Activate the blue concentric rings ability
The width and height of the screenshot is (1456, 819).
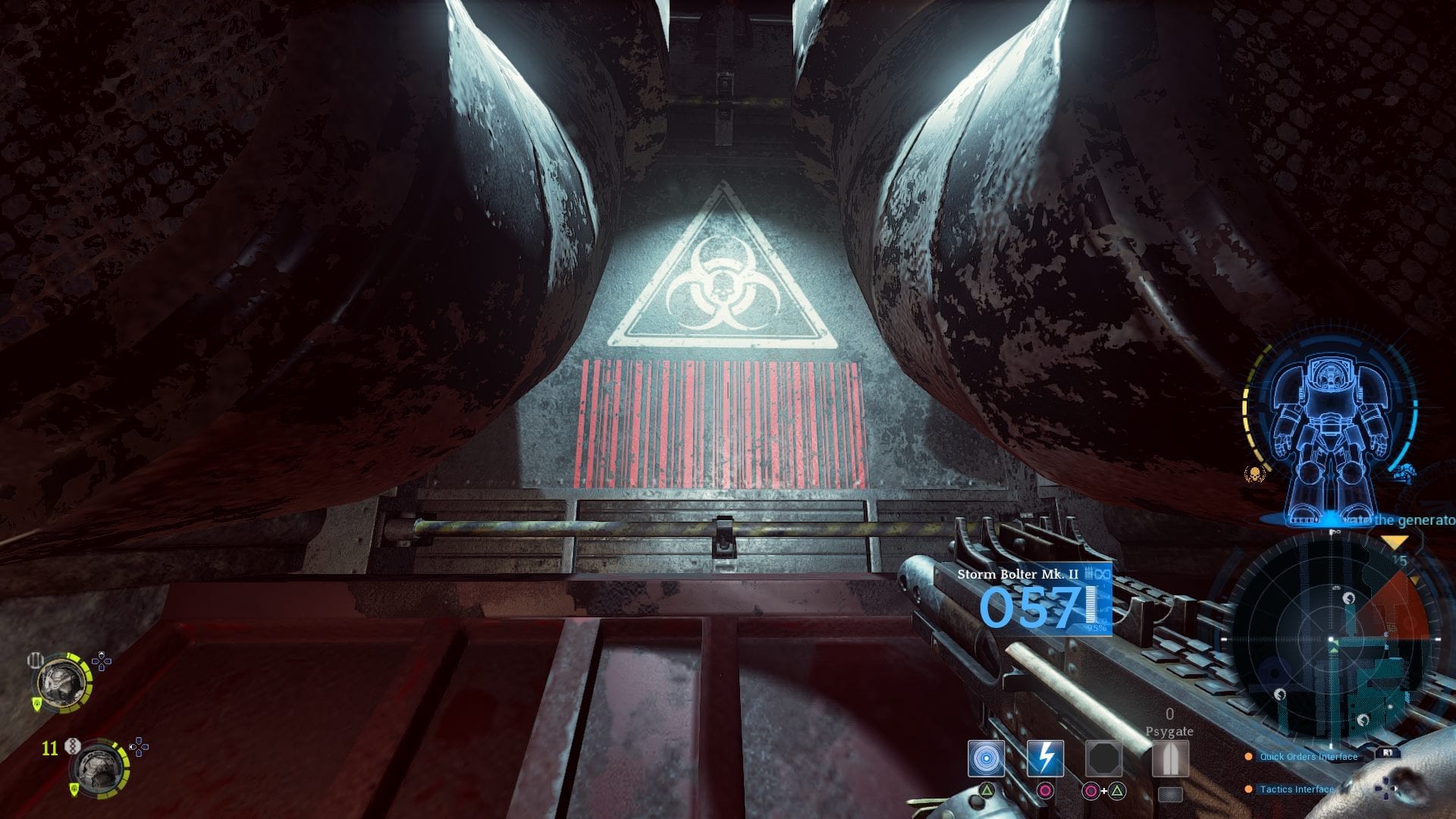986,759
